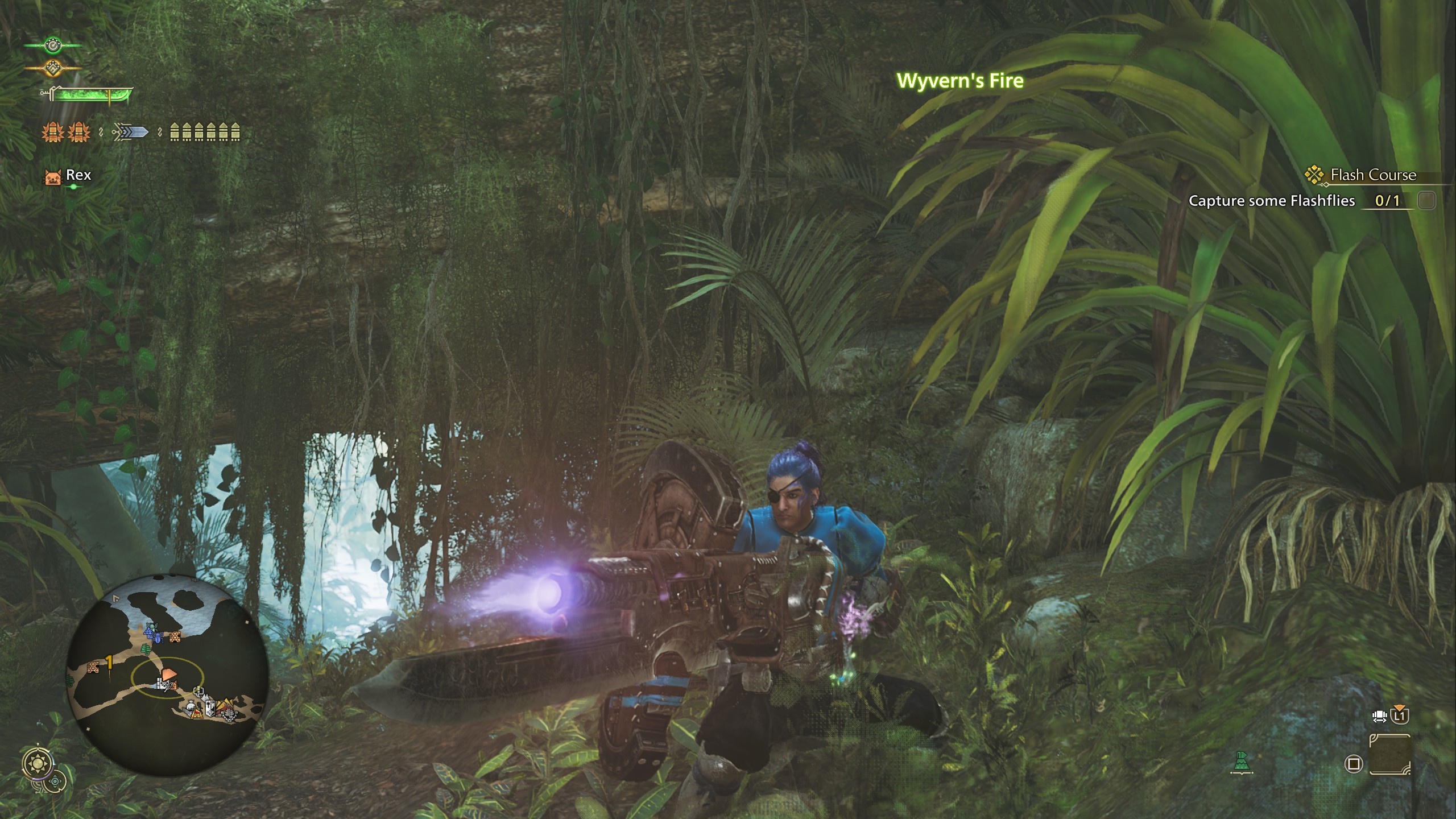Screen dimensions: 1456x819
Task: Click the yellow number 1 minimap marker
Action: pyautogui.click(x=109, y=661)
